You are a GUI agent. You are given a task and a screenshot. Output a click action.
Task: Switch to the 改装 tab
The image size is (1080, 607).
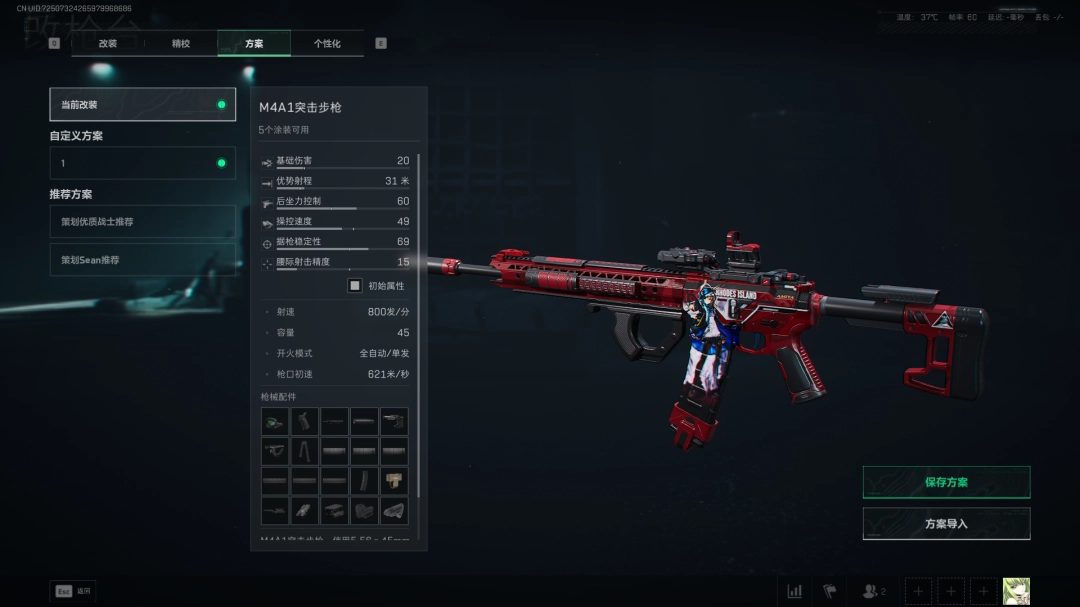click(108, 44)
